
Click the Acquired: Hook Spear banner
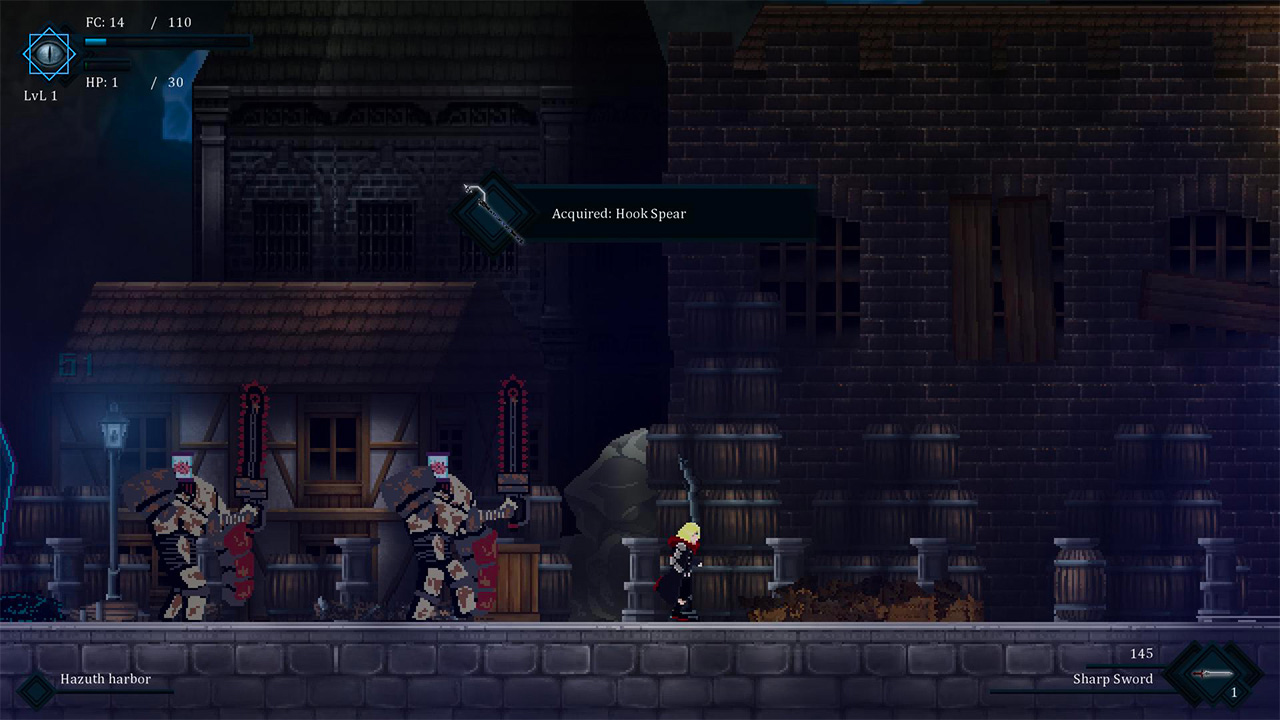pos(618,213)
